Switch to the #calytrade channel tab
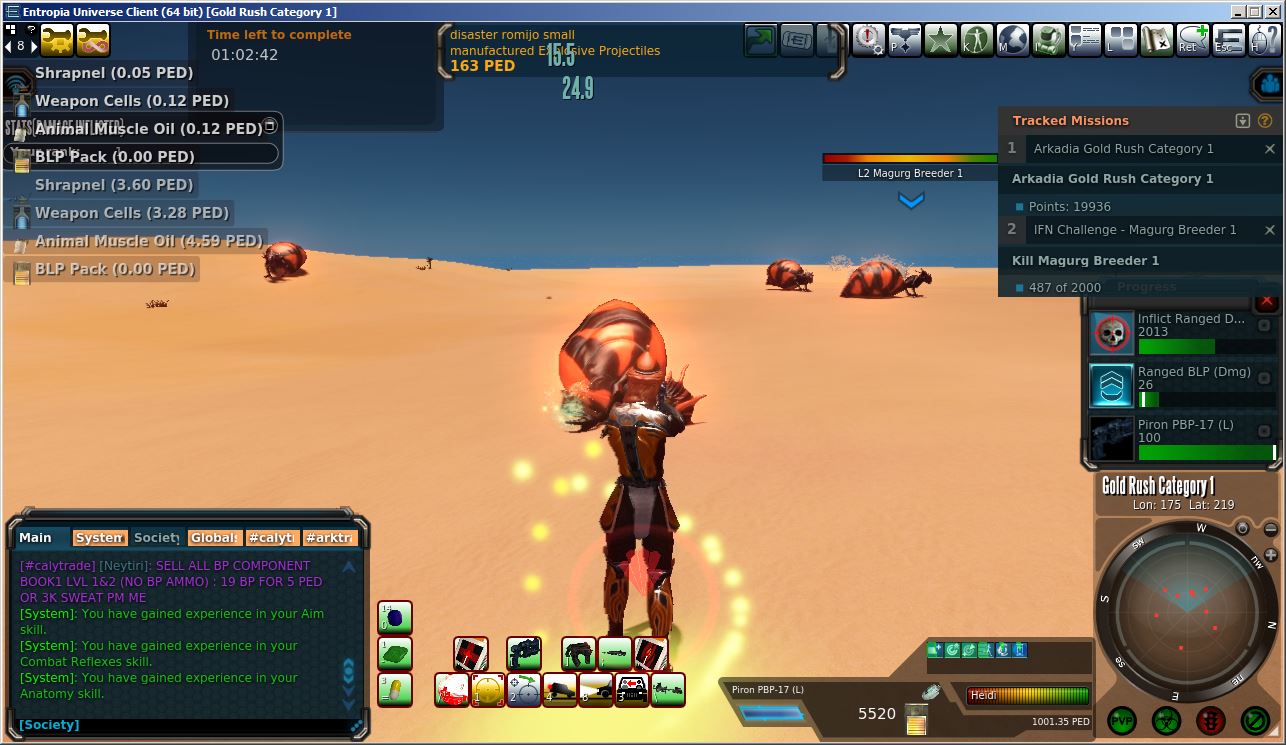 click(x=273, y=538)
